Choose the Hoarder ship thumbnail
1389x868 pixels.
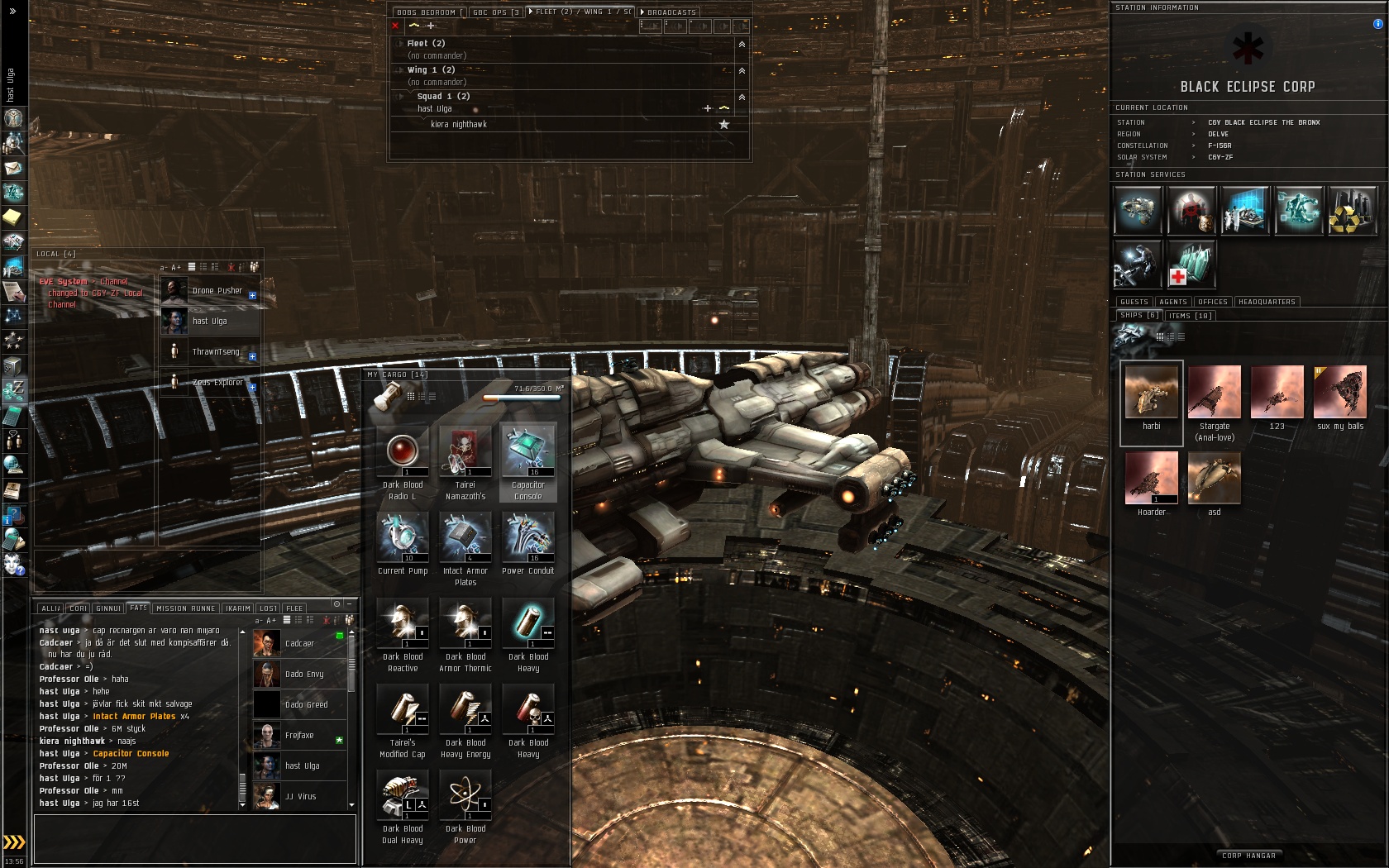(1151, 479)
